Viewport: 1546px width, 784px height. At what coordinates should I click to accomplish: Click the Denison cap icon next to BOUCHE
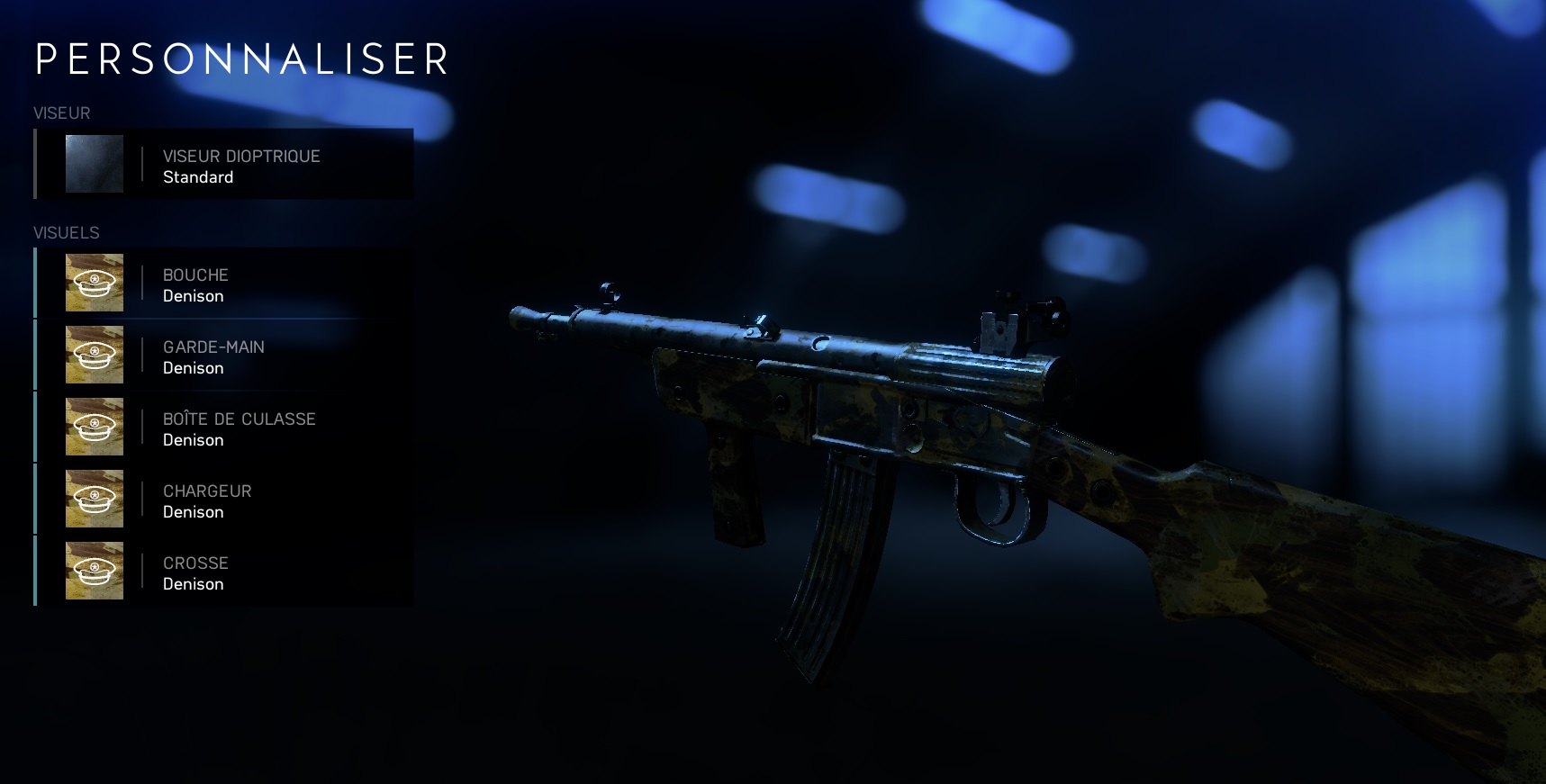pyautogui.click(x=94, y=282)
